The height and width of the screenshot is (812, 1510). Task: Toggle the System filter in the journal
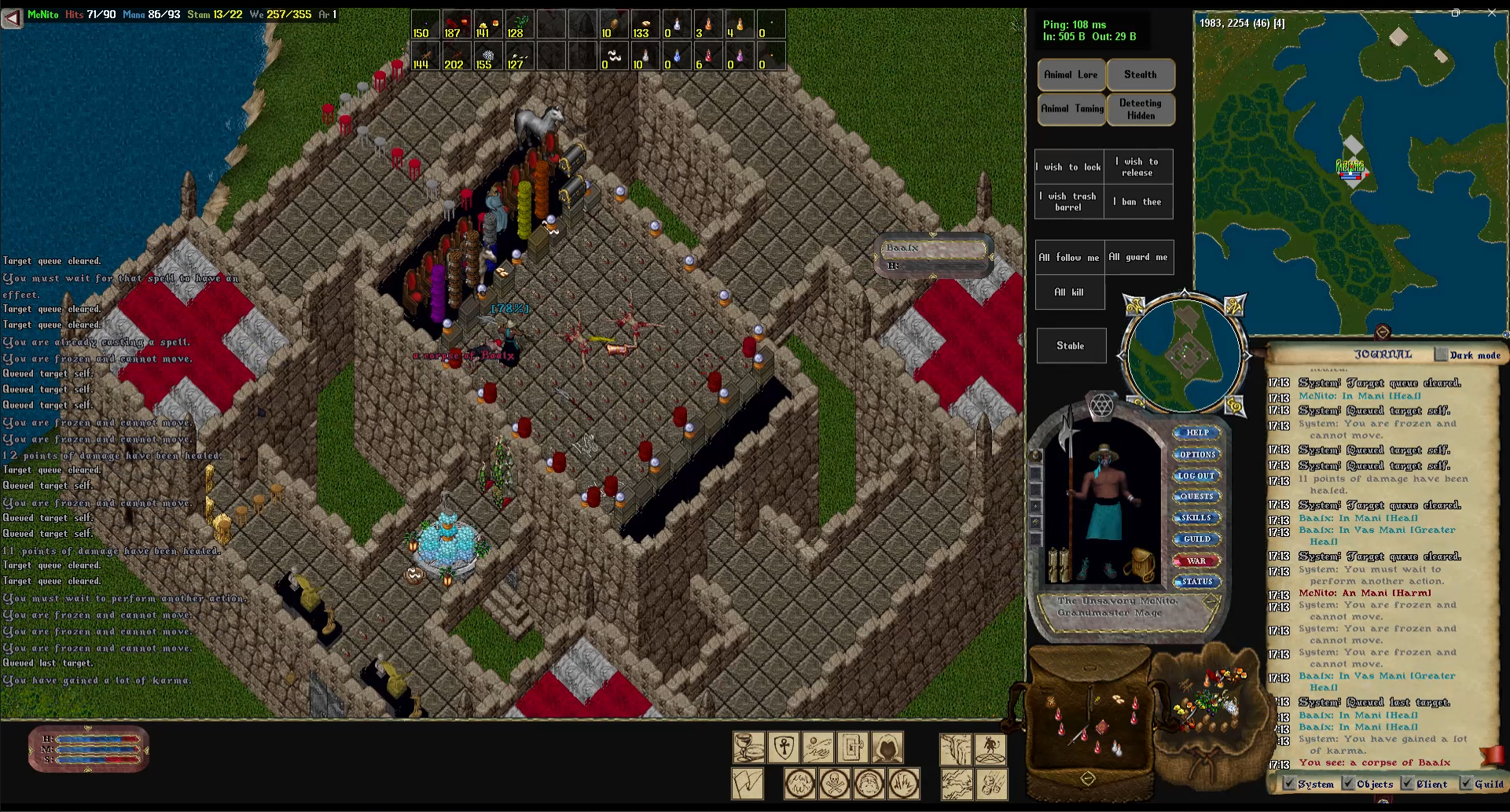coord(1289,784)
